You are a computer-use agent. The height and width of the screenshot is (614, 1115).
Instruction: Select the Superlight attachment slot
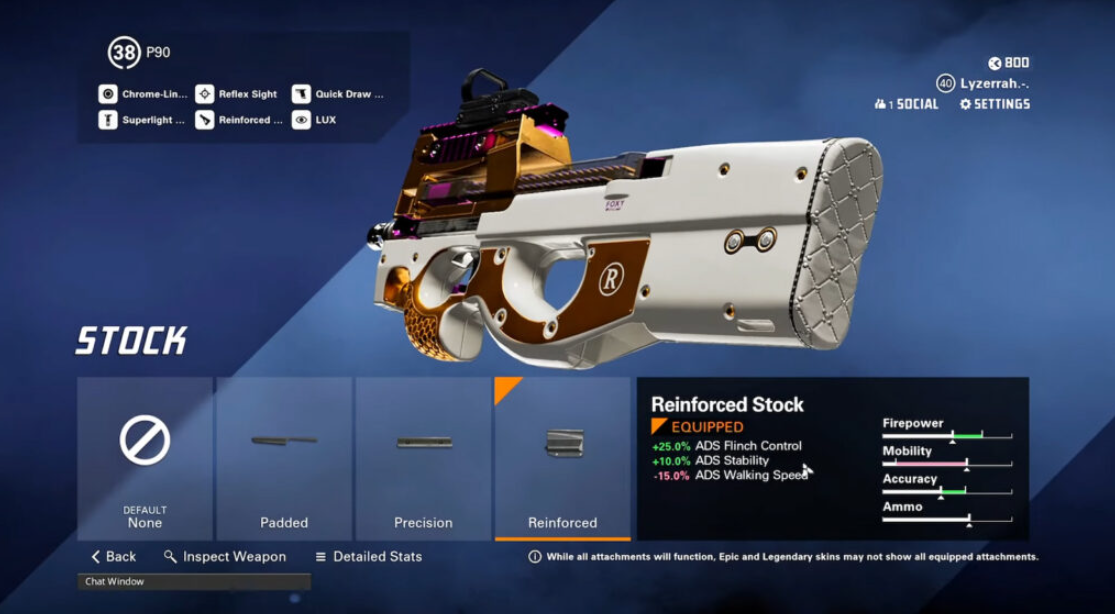tap(143, 120)
